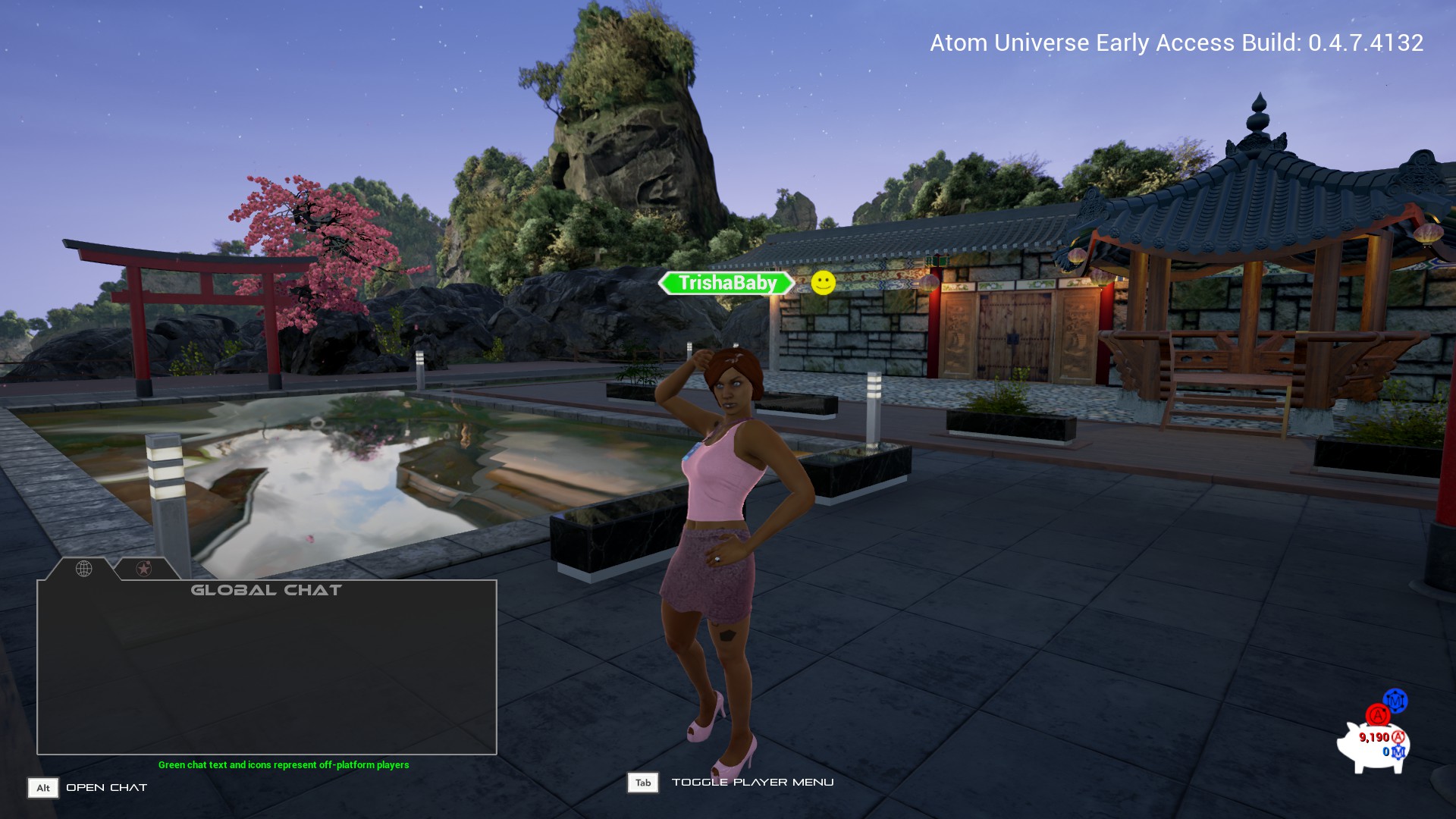
Task: Select the TrishaBaby name tag
Action: coord(726,283)
